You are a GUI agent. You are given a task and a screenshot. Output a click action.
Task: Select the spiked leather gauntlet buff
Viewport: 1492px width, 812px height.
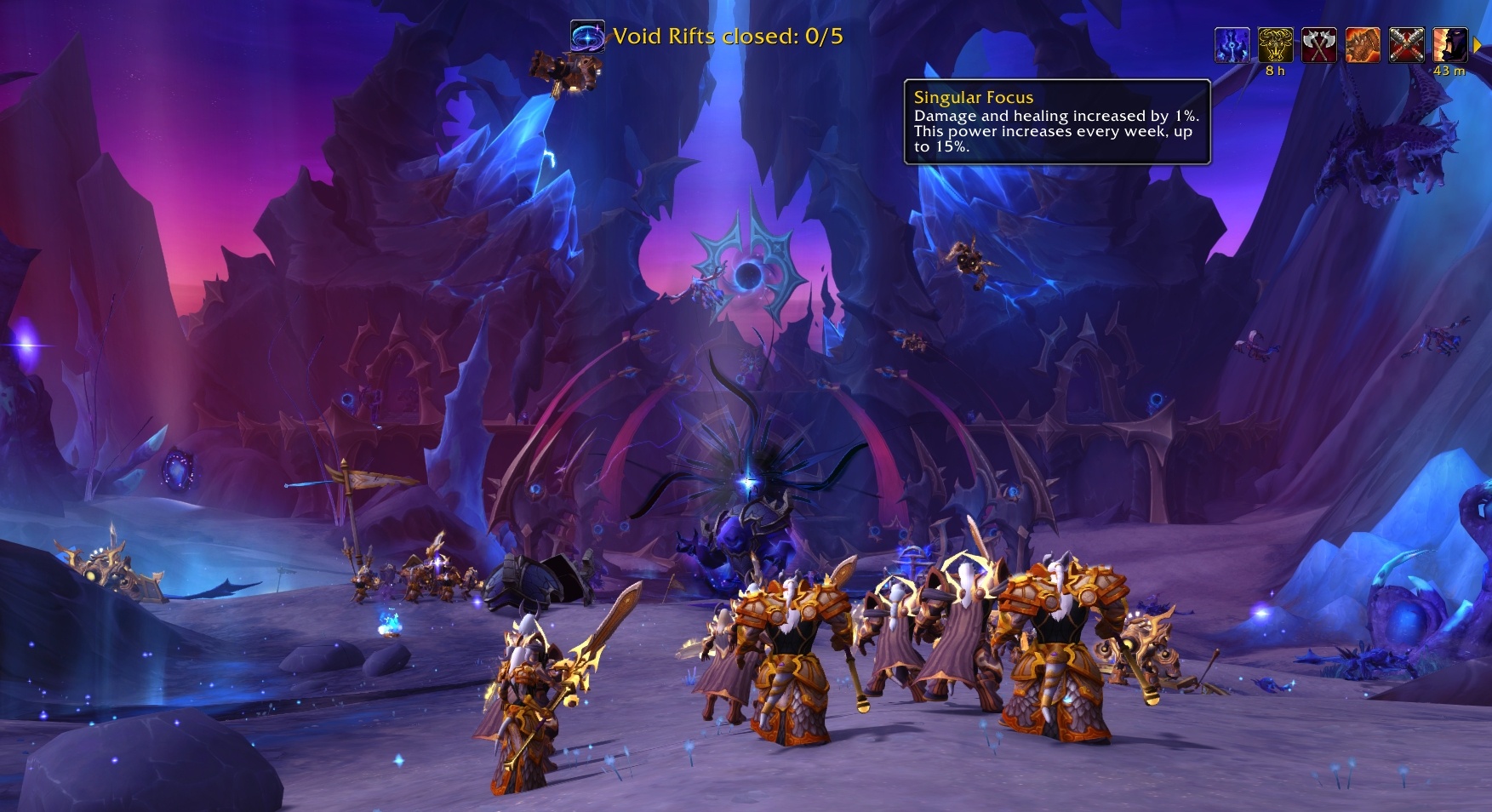tap(1363, 45)
